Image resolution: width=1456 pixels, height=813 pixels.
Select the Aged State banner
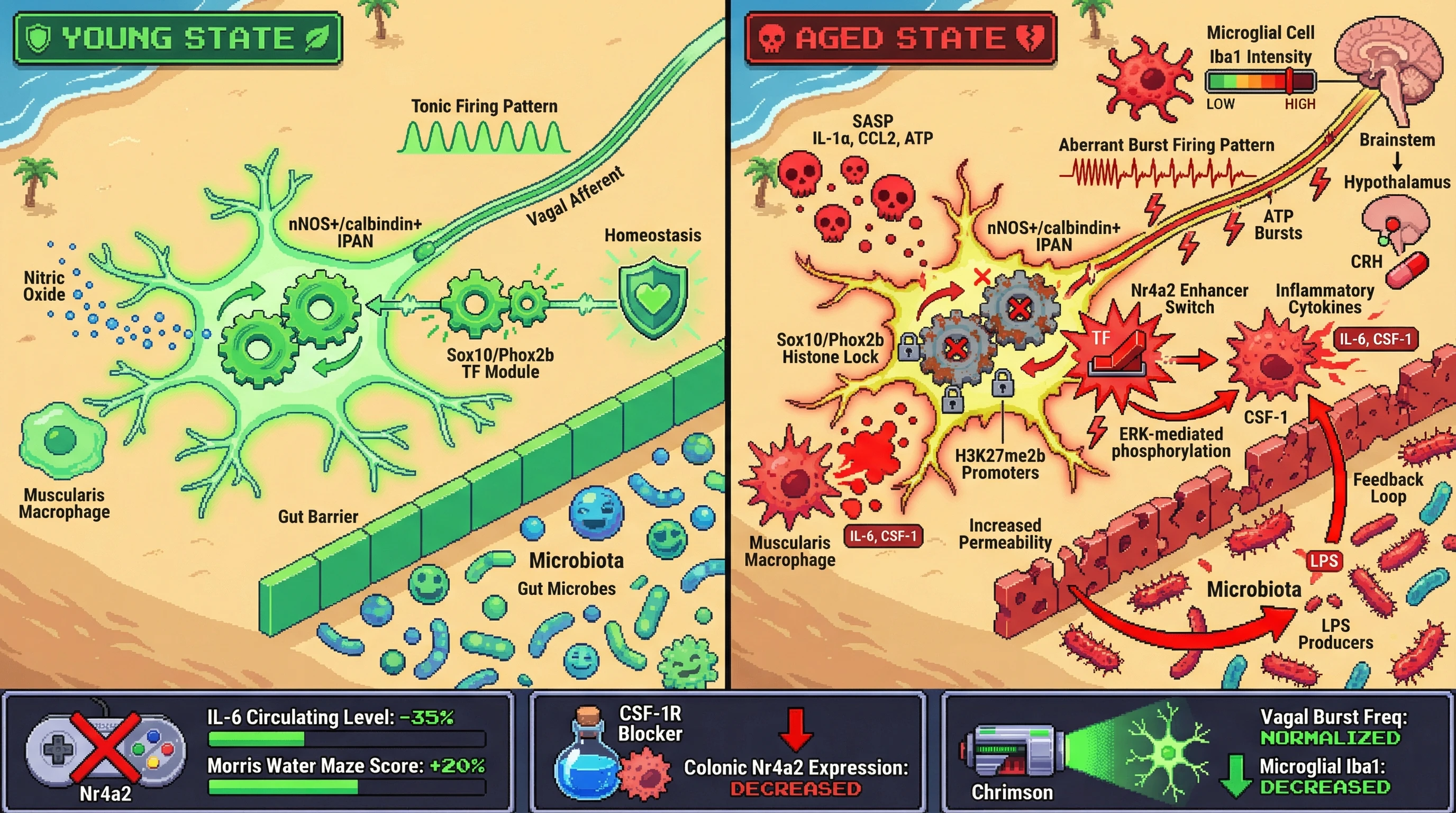[901, 39]
